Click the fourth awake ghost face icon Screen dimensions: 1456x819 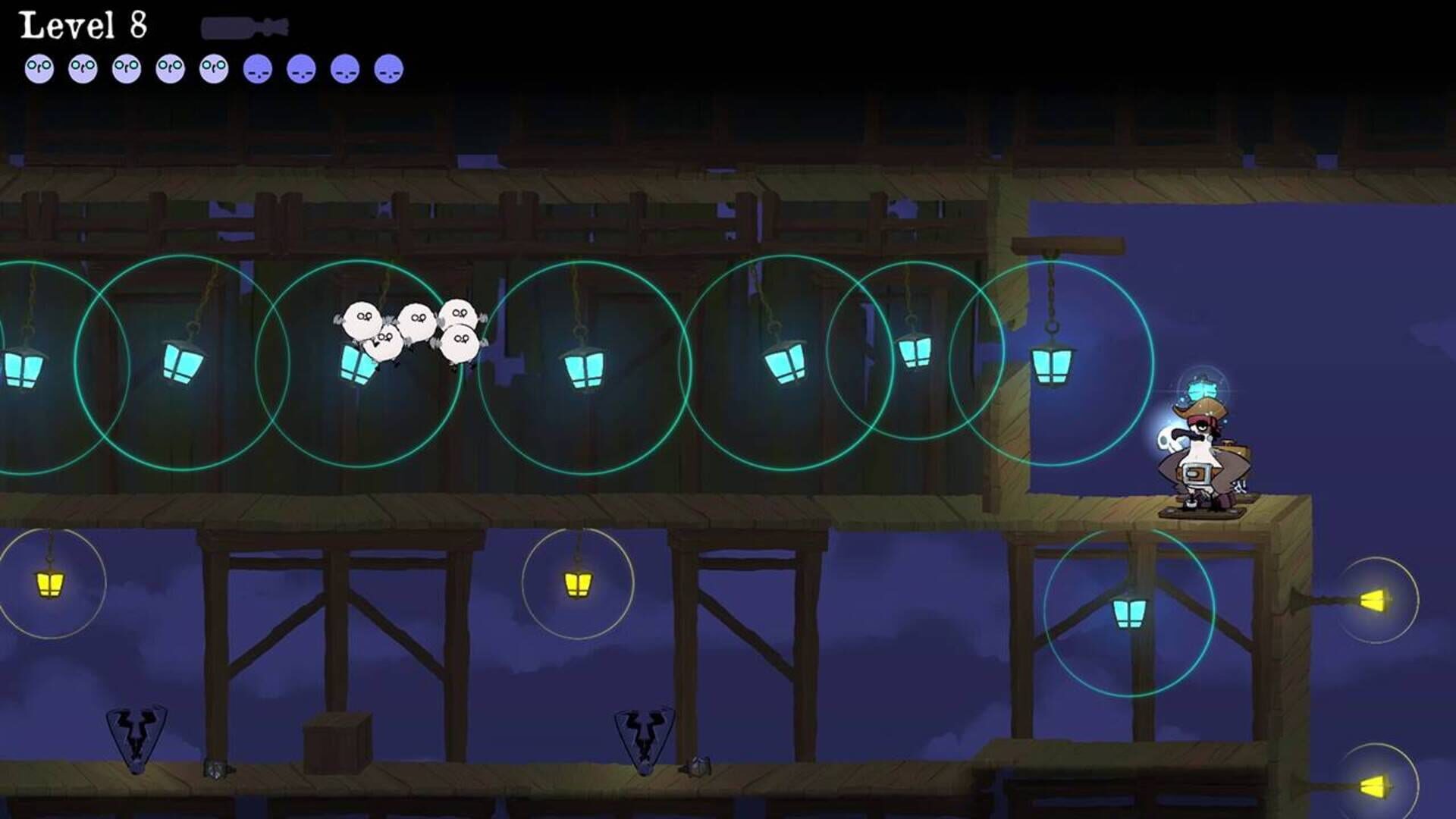[x=170, y=68]
